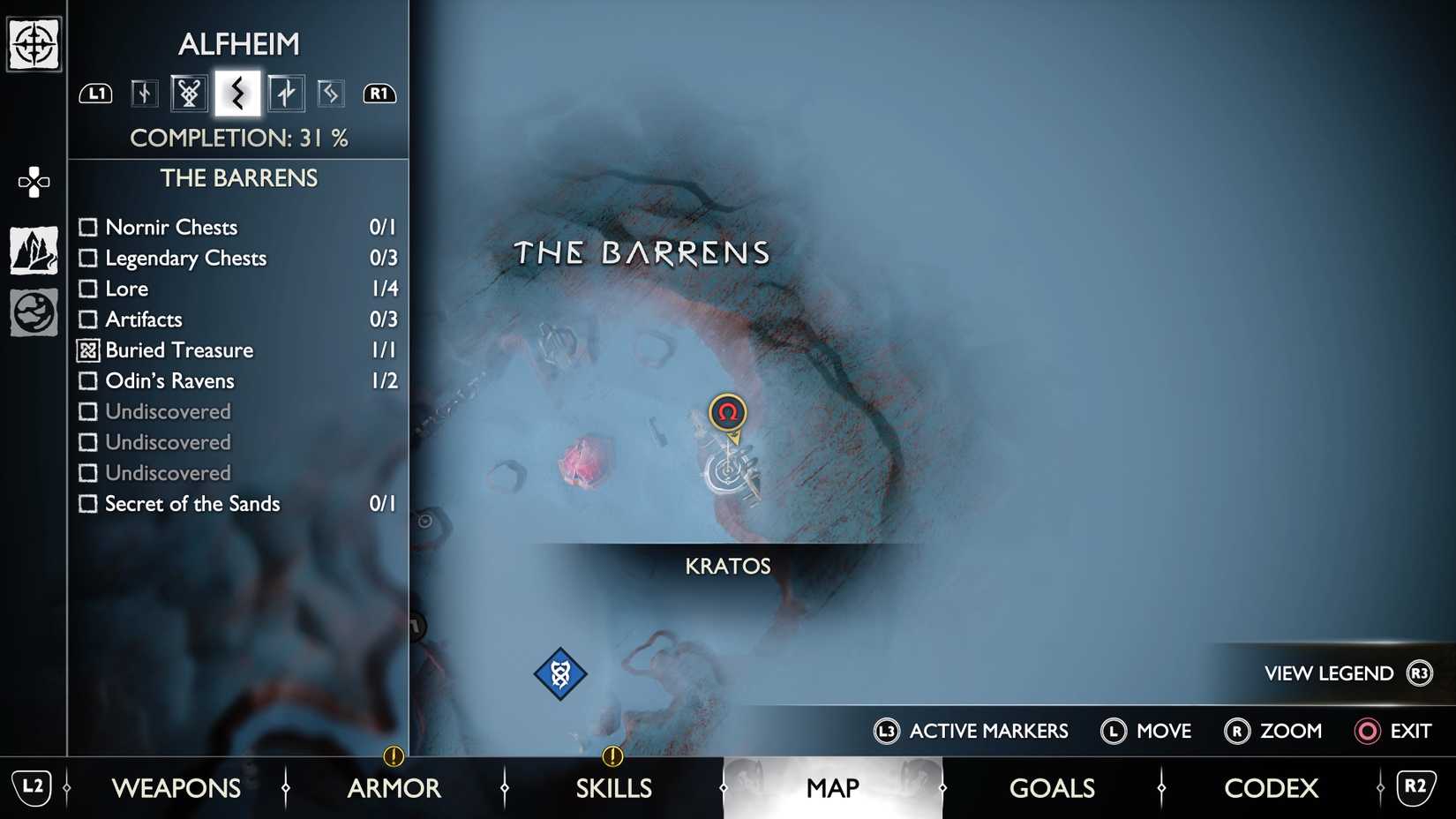This screenshot has width=1456, height=819.
Task: Open the map legend via VIEW LEGEND
Action: click(1327, 672)
